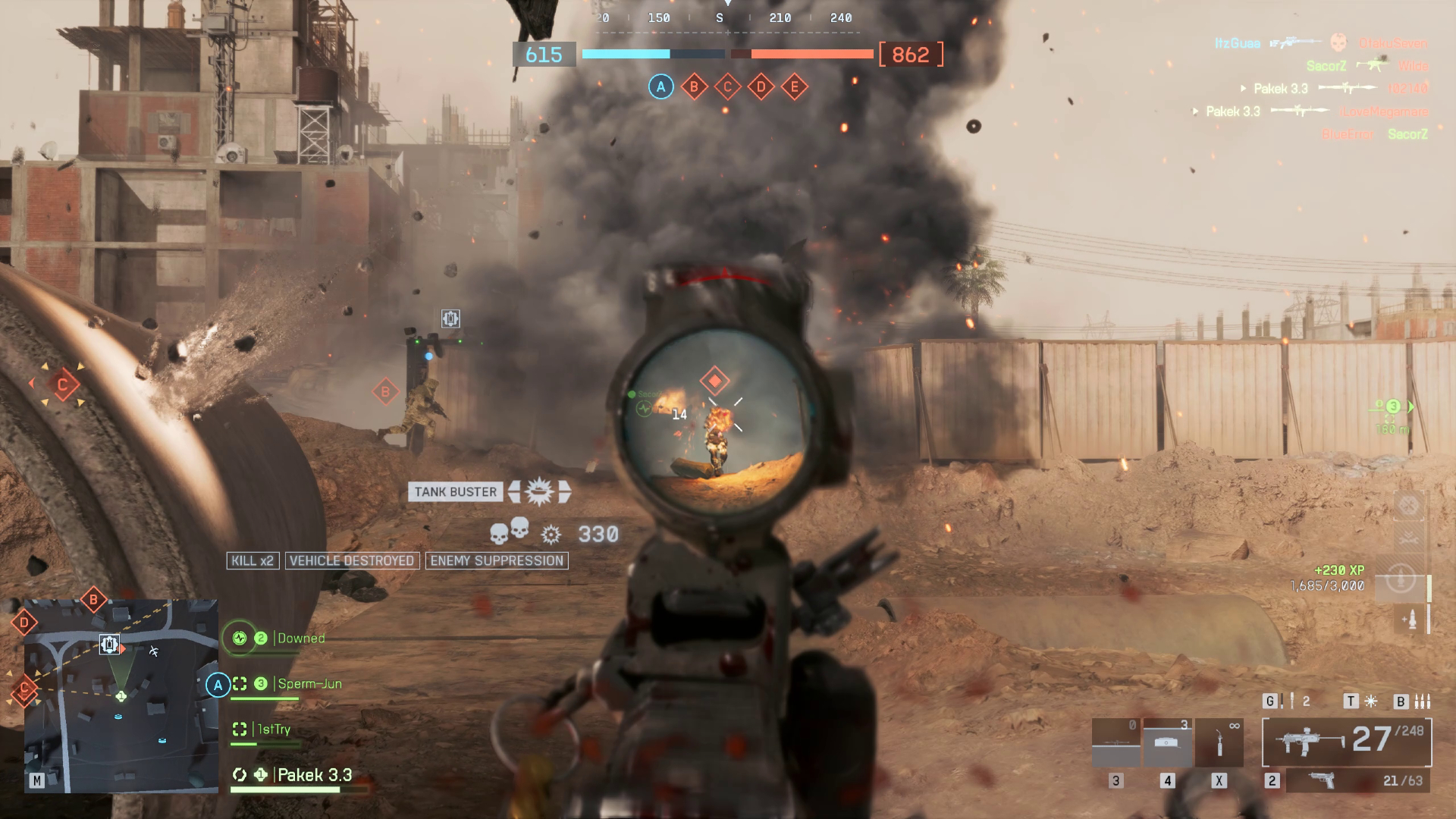Select the circled objective A marker
1456x819 pixels.
[660, 86]
